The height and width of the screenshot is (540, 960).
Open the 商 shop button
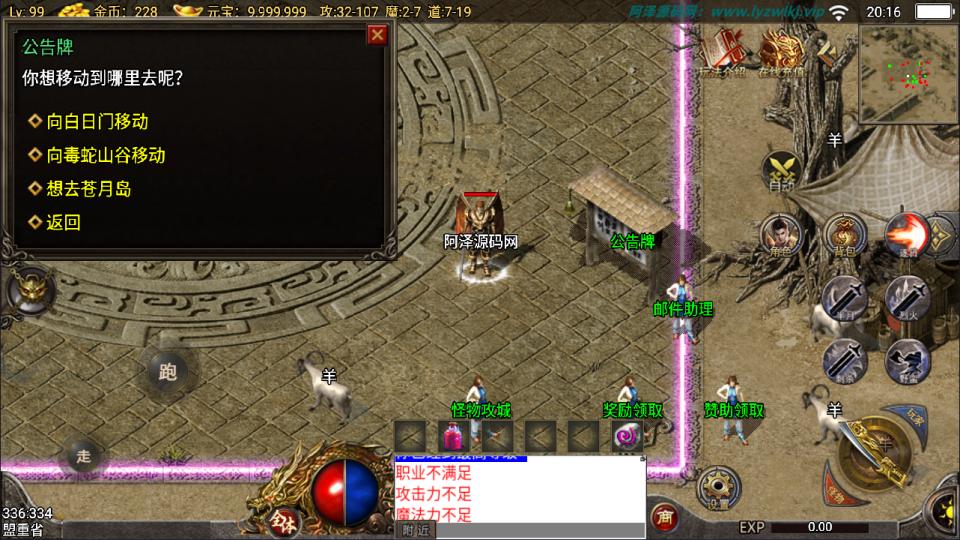(662, 516)
